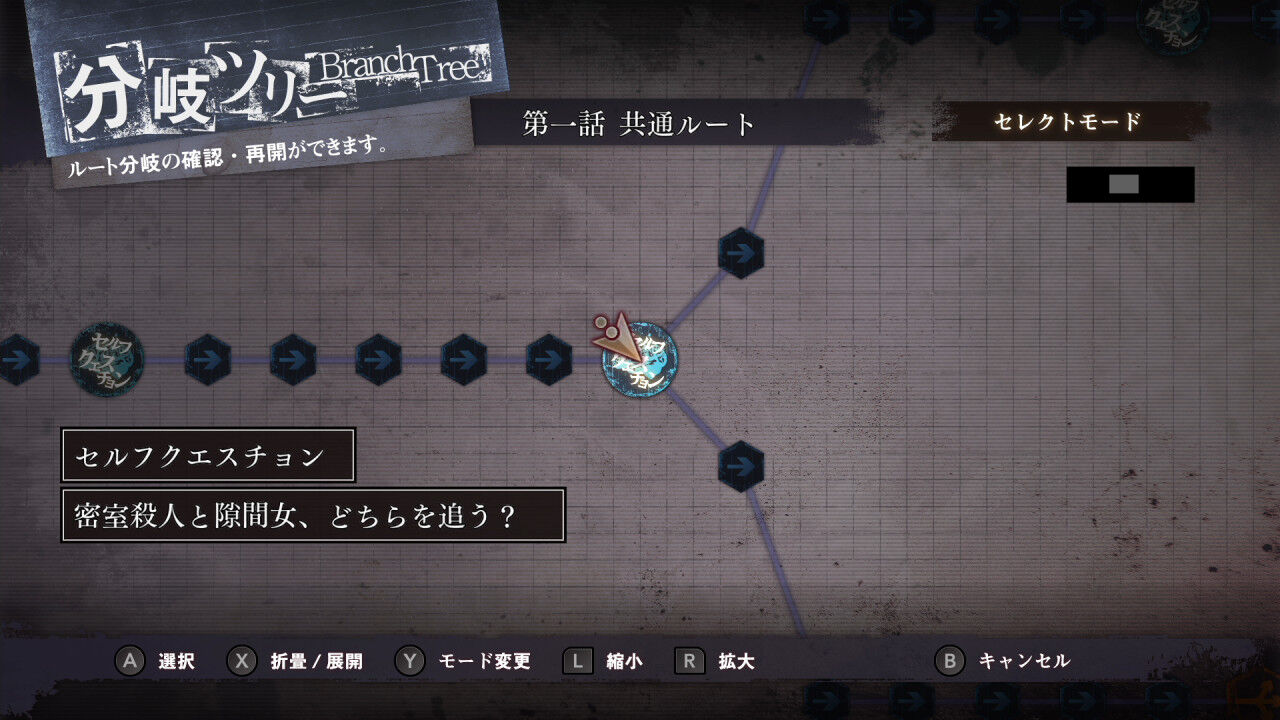Click an arrow node along the top row

[x=827, y=17]
